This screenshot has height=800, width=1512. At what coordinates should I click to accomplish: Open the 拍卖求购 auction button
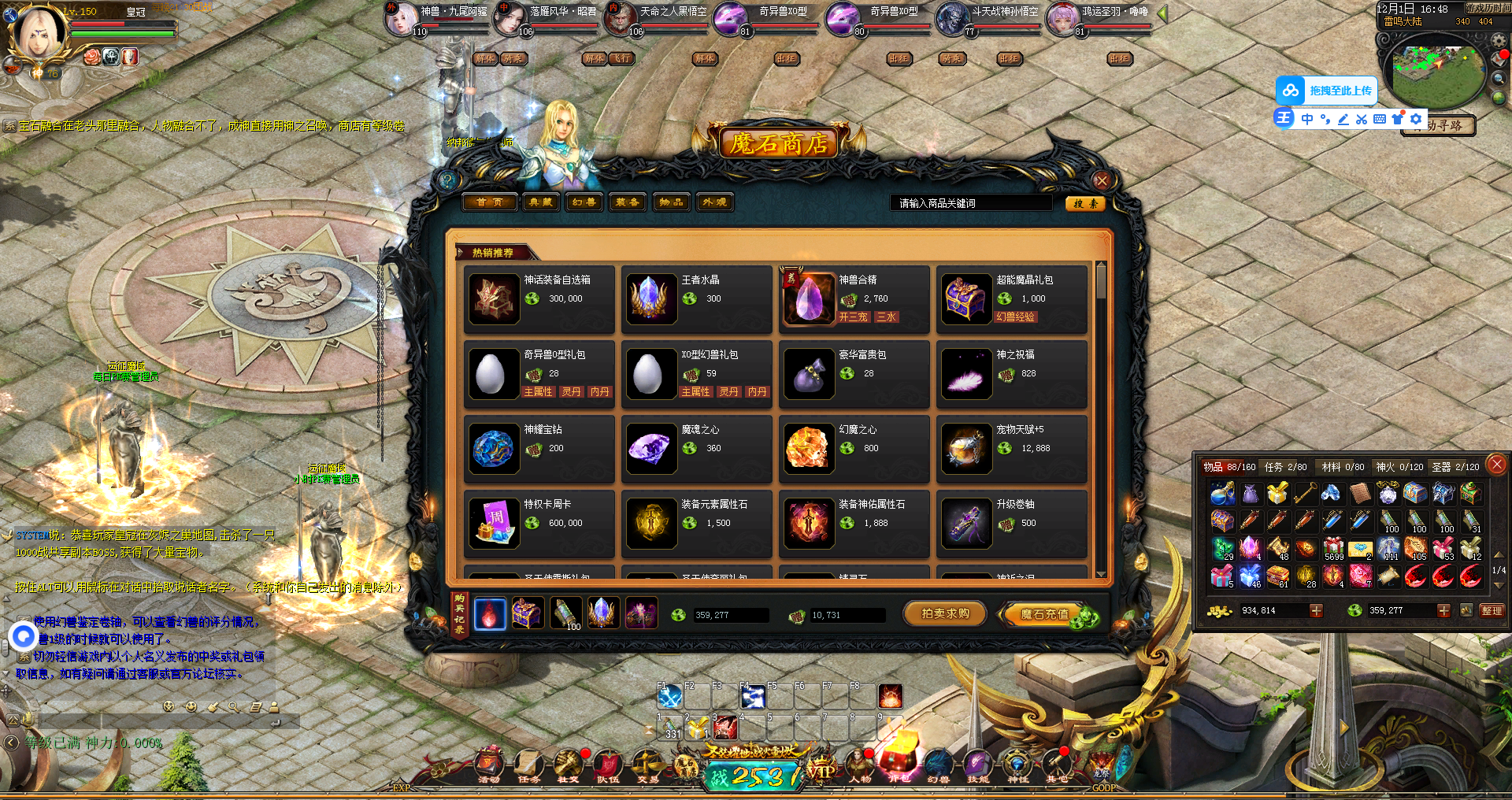point(945,613)
